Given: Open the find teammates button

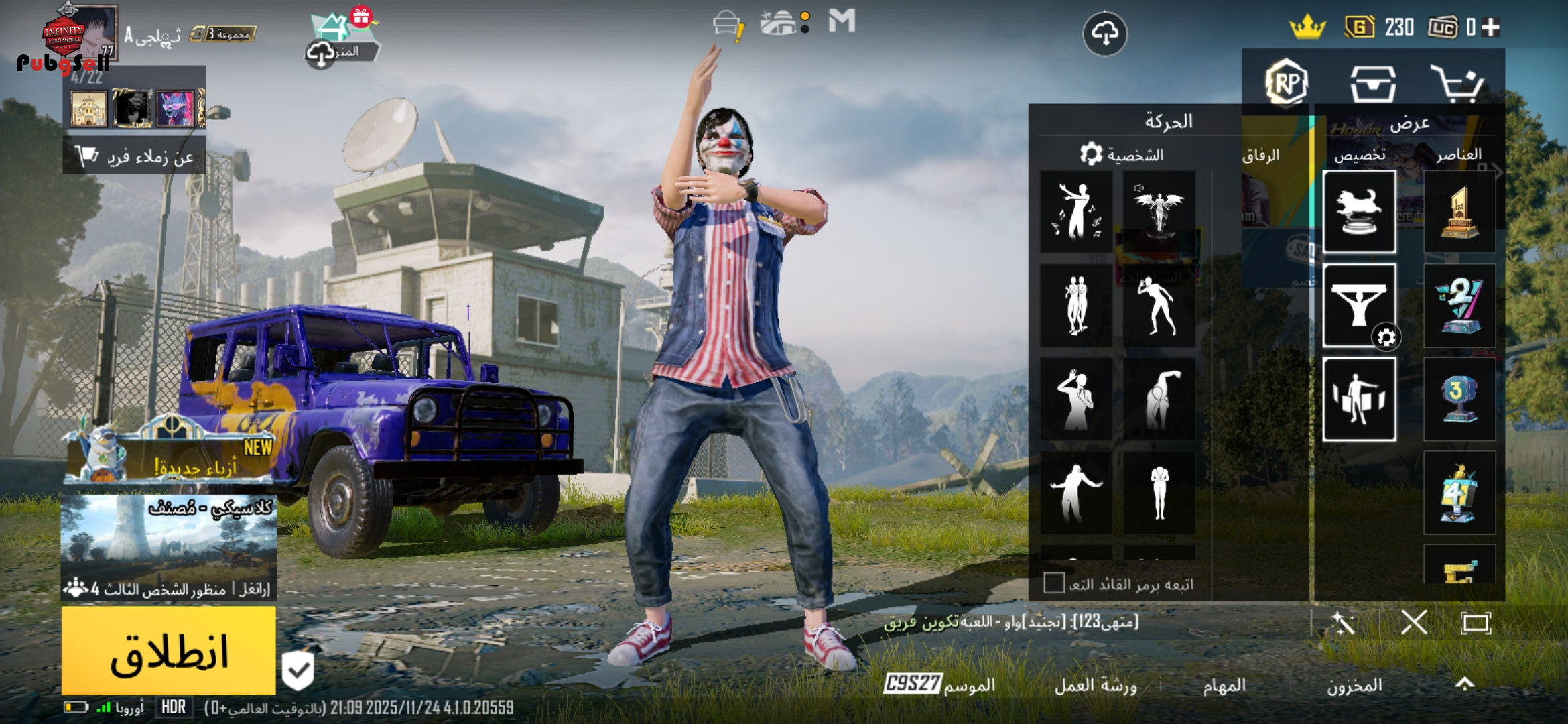Looking at the screenshot, I should point(134,157).
